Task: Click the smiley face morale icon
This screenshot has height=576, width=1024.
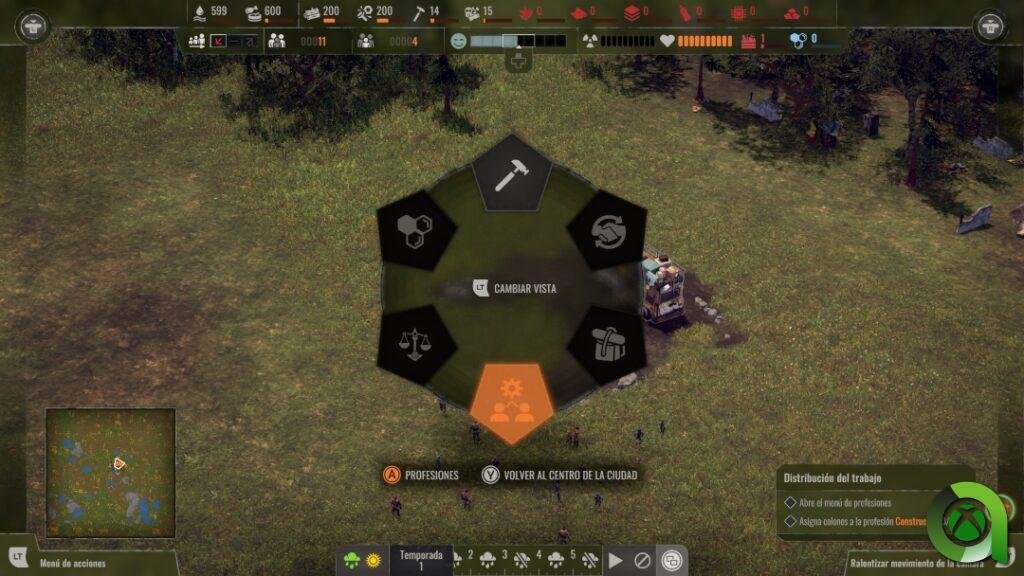Action: [459, 41]
